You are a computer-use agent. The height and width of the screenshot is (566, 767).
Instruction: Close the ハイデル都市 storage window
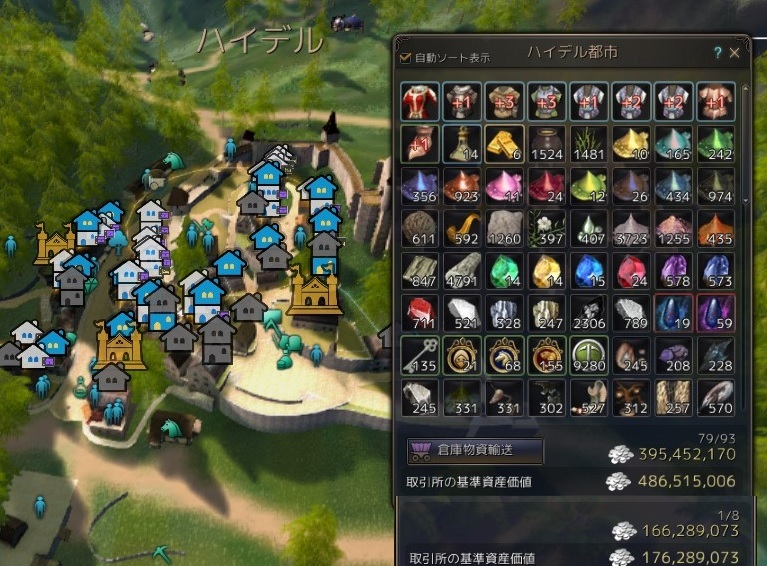click(x=735, y=53)
